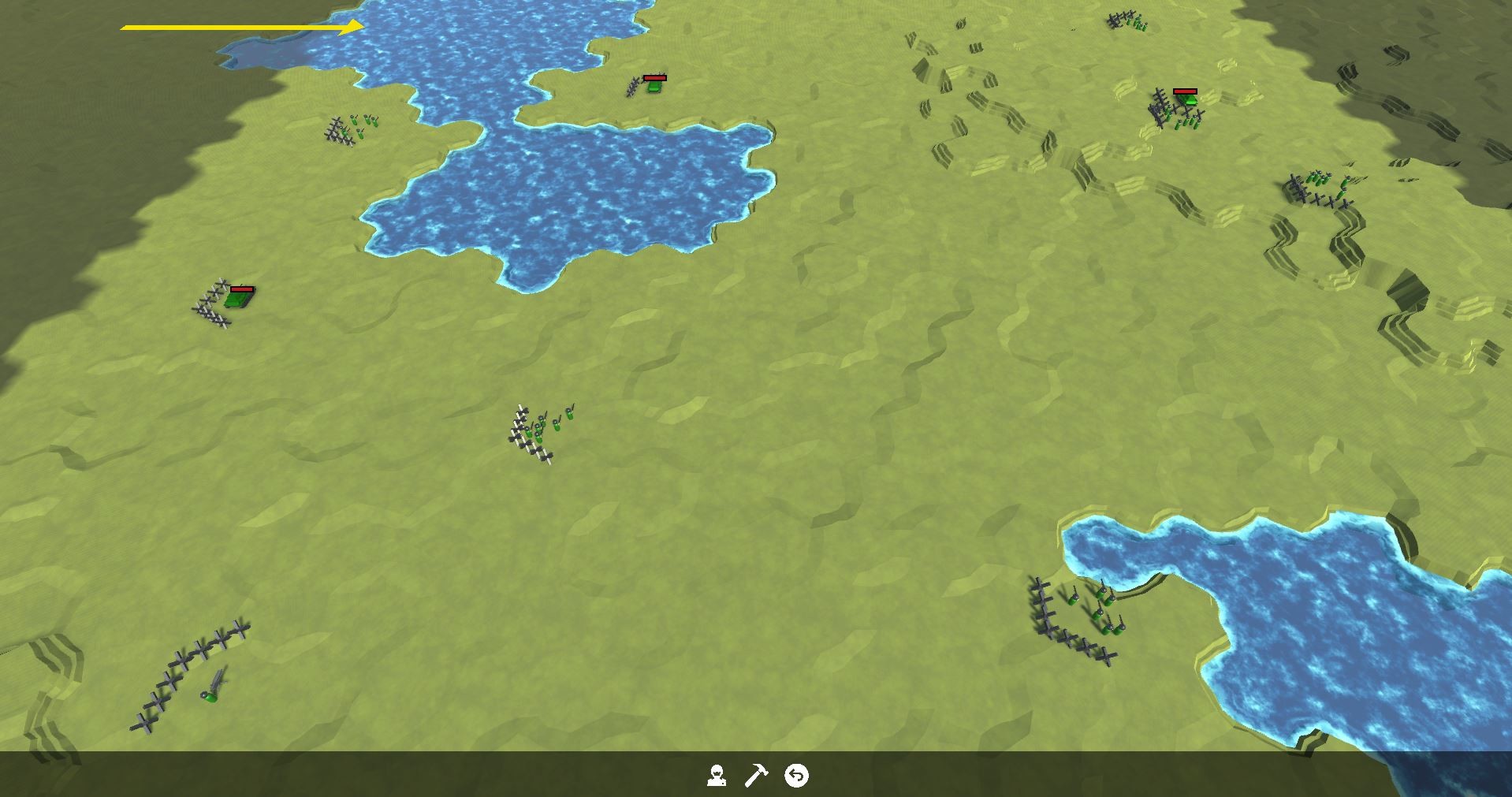Click the yellow direction arrow top-left
This screenshot has height=797, width=1512.
[236, 26]
